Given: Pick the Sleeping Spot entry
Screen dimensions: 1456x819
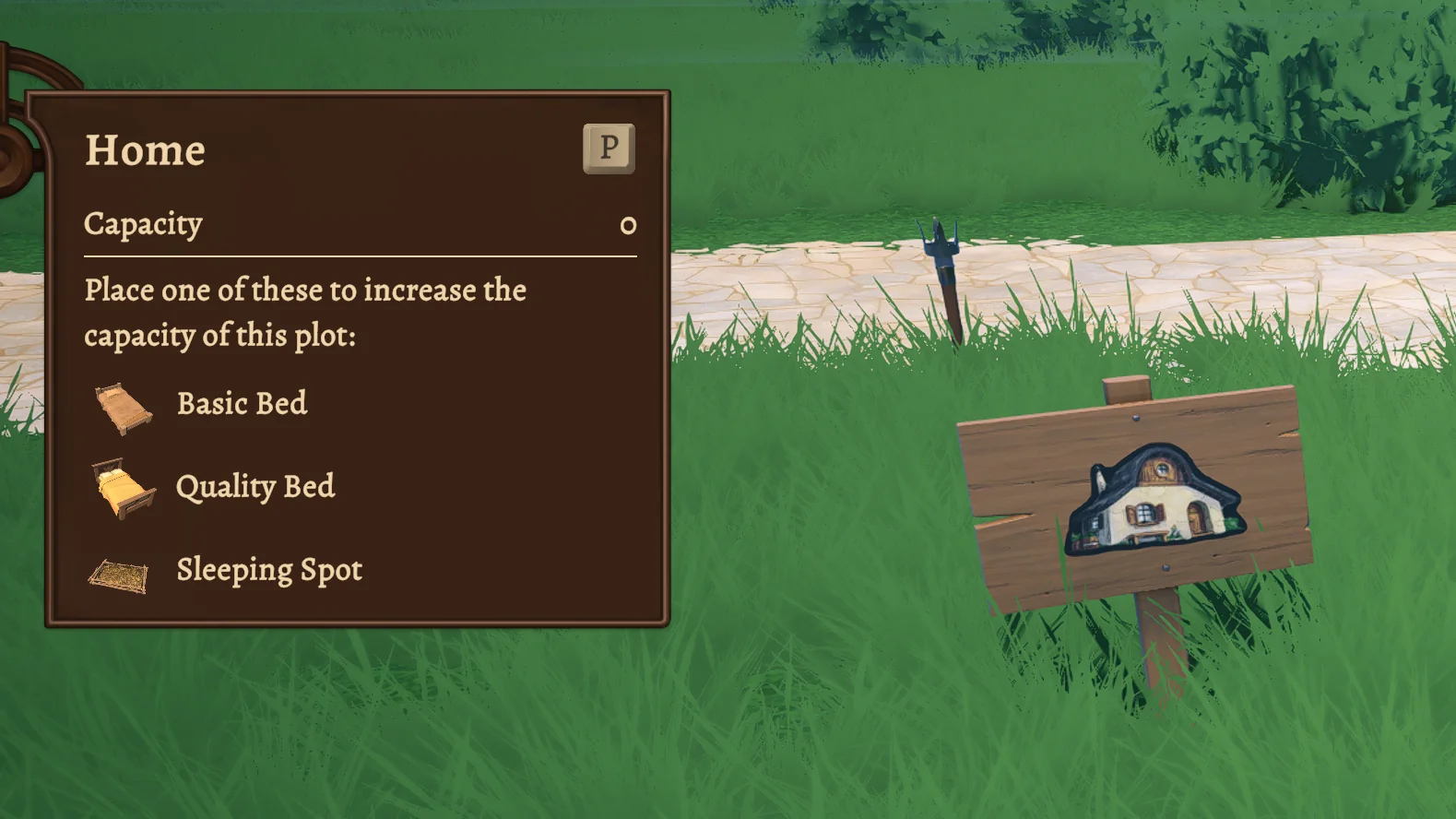Looking at the screenshot, I should tap(268, 570).
